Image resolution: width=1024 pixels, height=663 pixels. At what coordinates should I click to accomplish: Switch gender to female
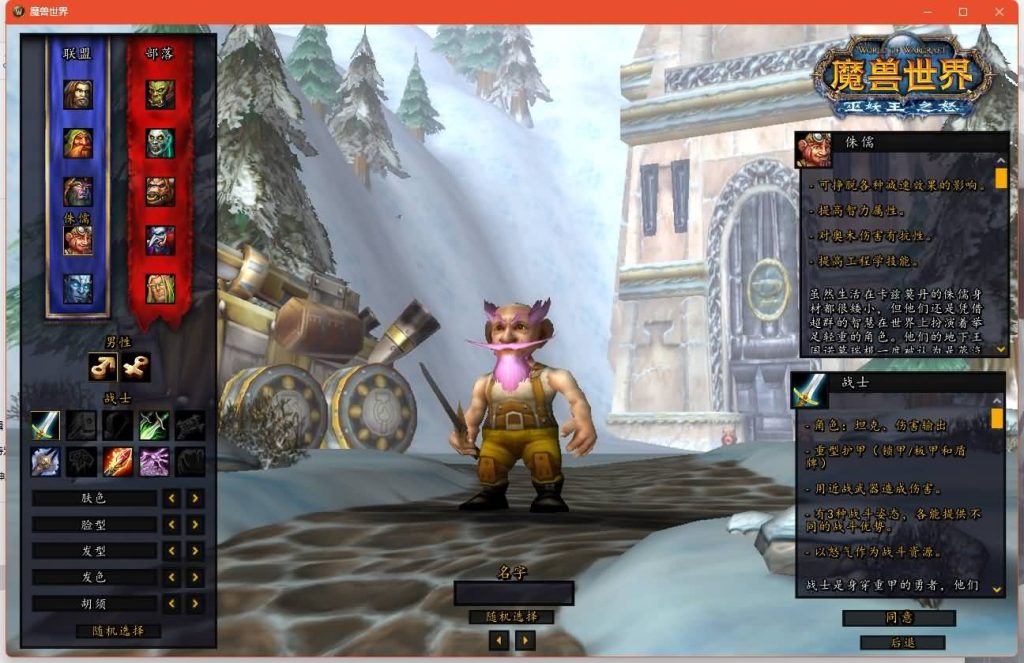136,368
